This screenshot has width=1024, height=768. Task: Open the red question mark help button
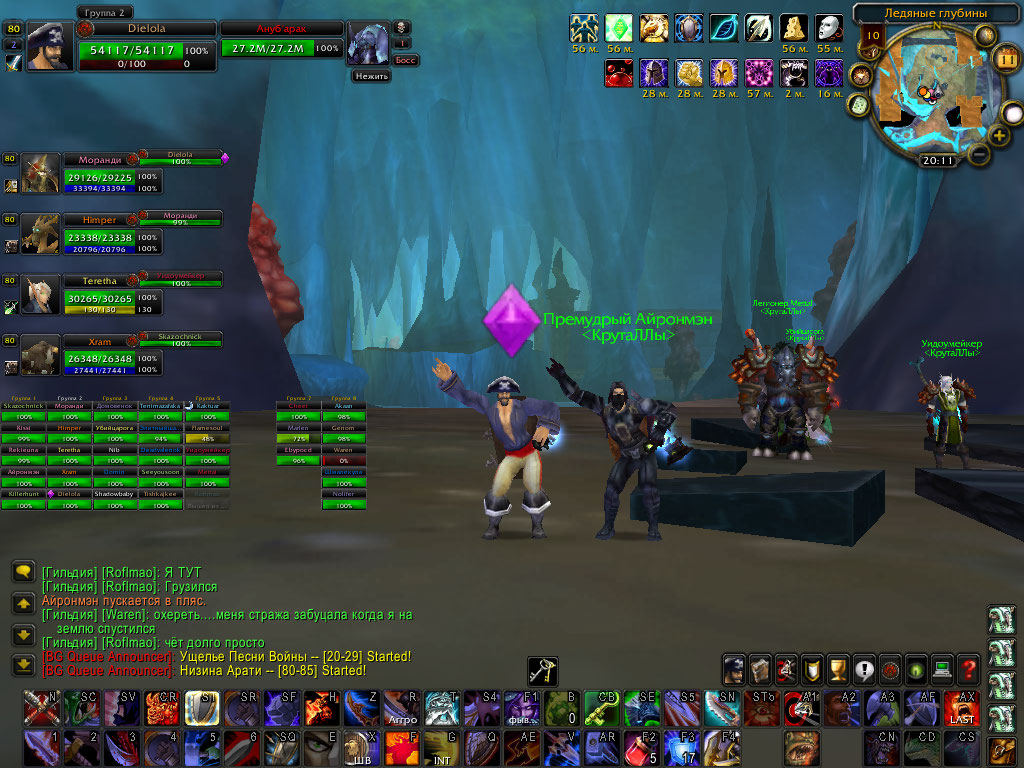pyautogui.click(x=967, y=668)
